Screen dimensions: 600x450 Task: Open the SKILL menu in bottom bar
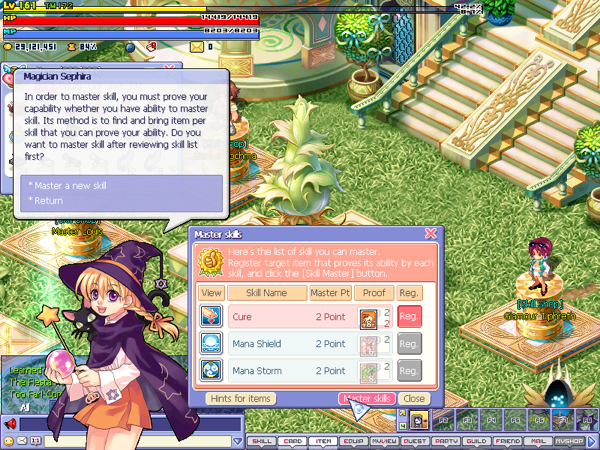(x=262, y=439)
